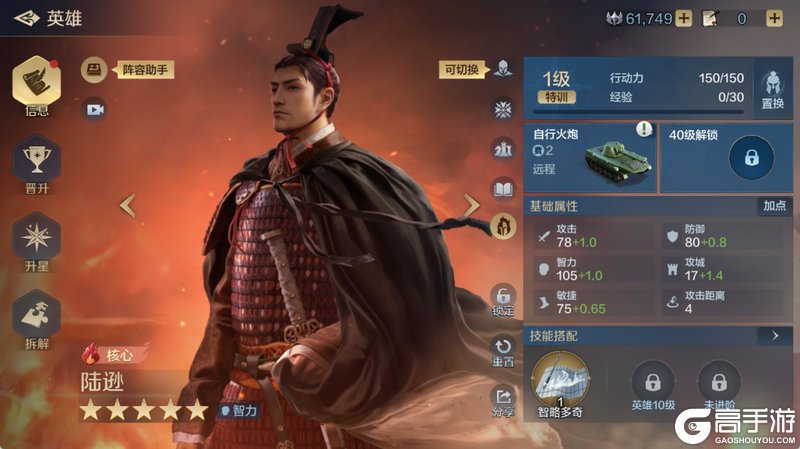Play the hero video clip
The width and height of the screenshot is (800, 449).
pyautogui.click(x=94, y=109)
